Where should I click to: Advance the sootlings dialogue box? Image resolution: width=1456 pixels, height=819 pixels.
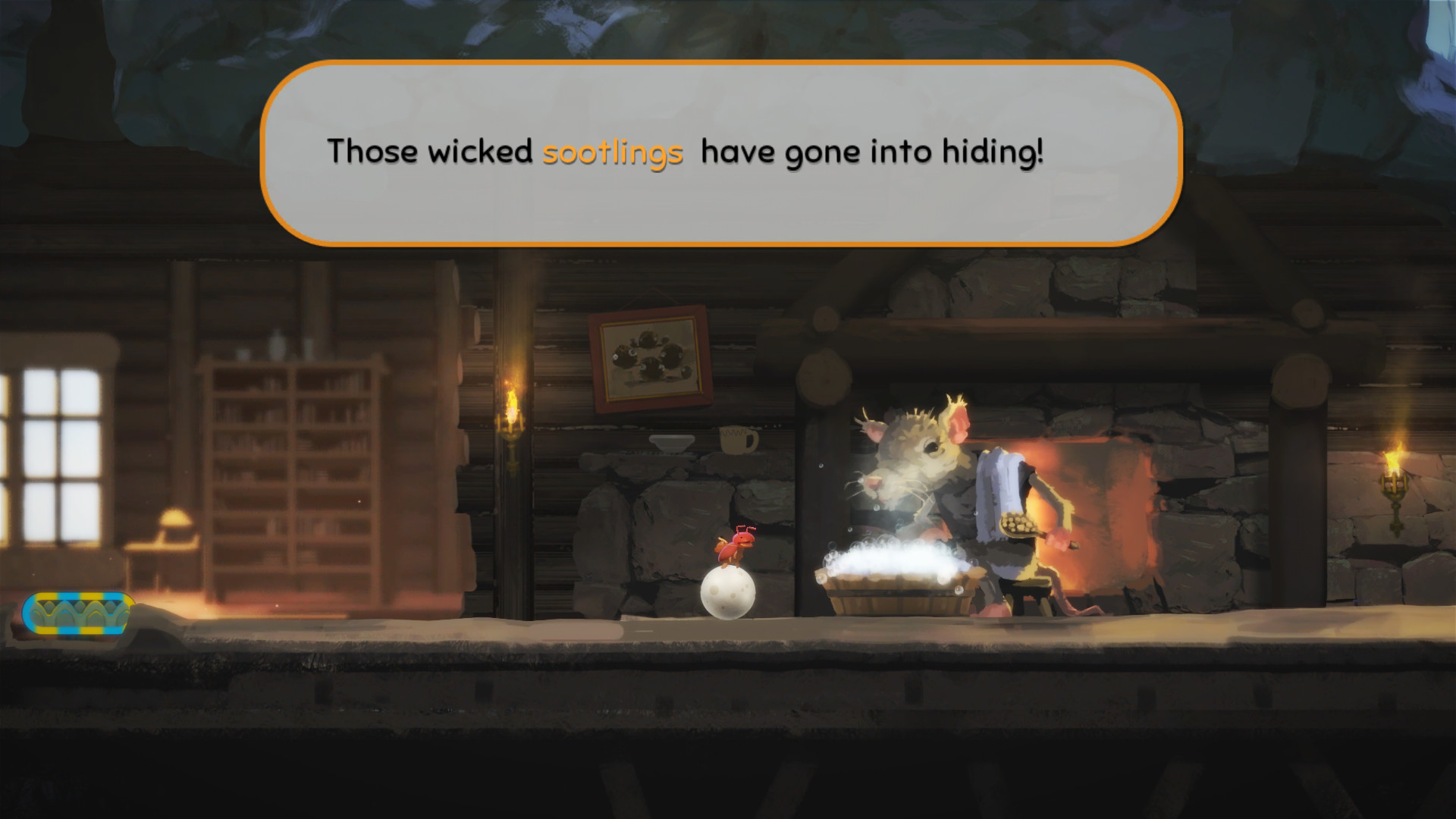pyautogui.click(x=720, y=153)
